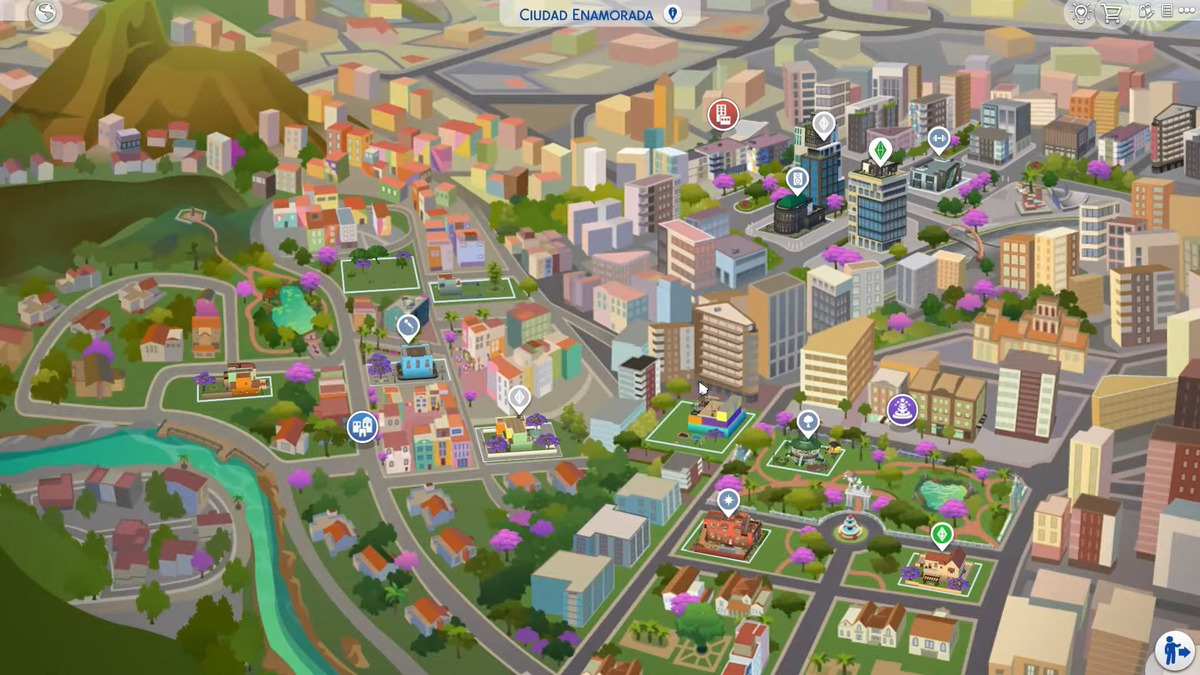
Task: Select the gray plumbob pin on the blue skyscraper
Action: click(823, 124)
